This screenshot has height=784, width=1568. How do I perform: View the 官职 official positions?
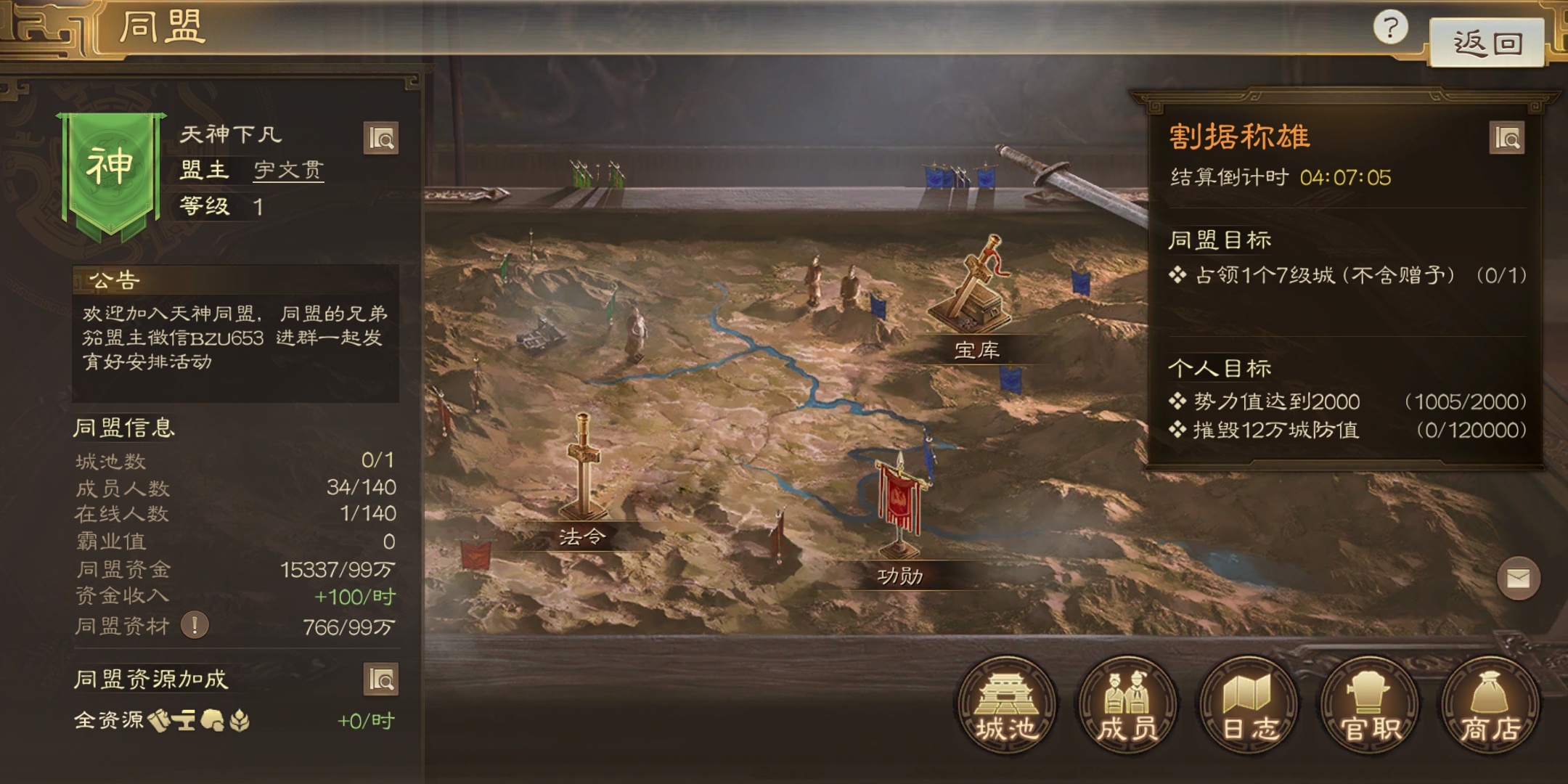pyautogui.click(x=1369, y=704)
